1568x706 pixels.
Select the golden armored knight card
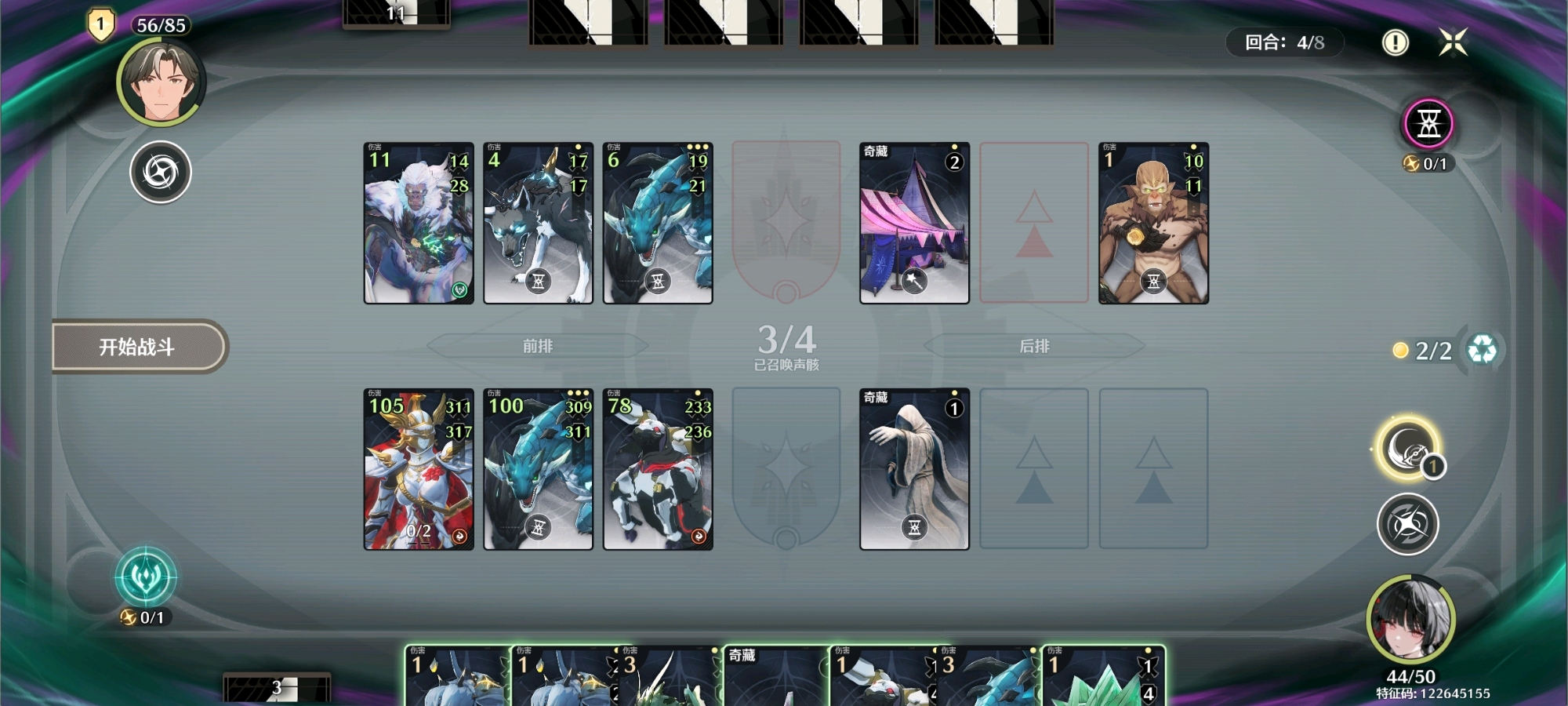point(419,469)
